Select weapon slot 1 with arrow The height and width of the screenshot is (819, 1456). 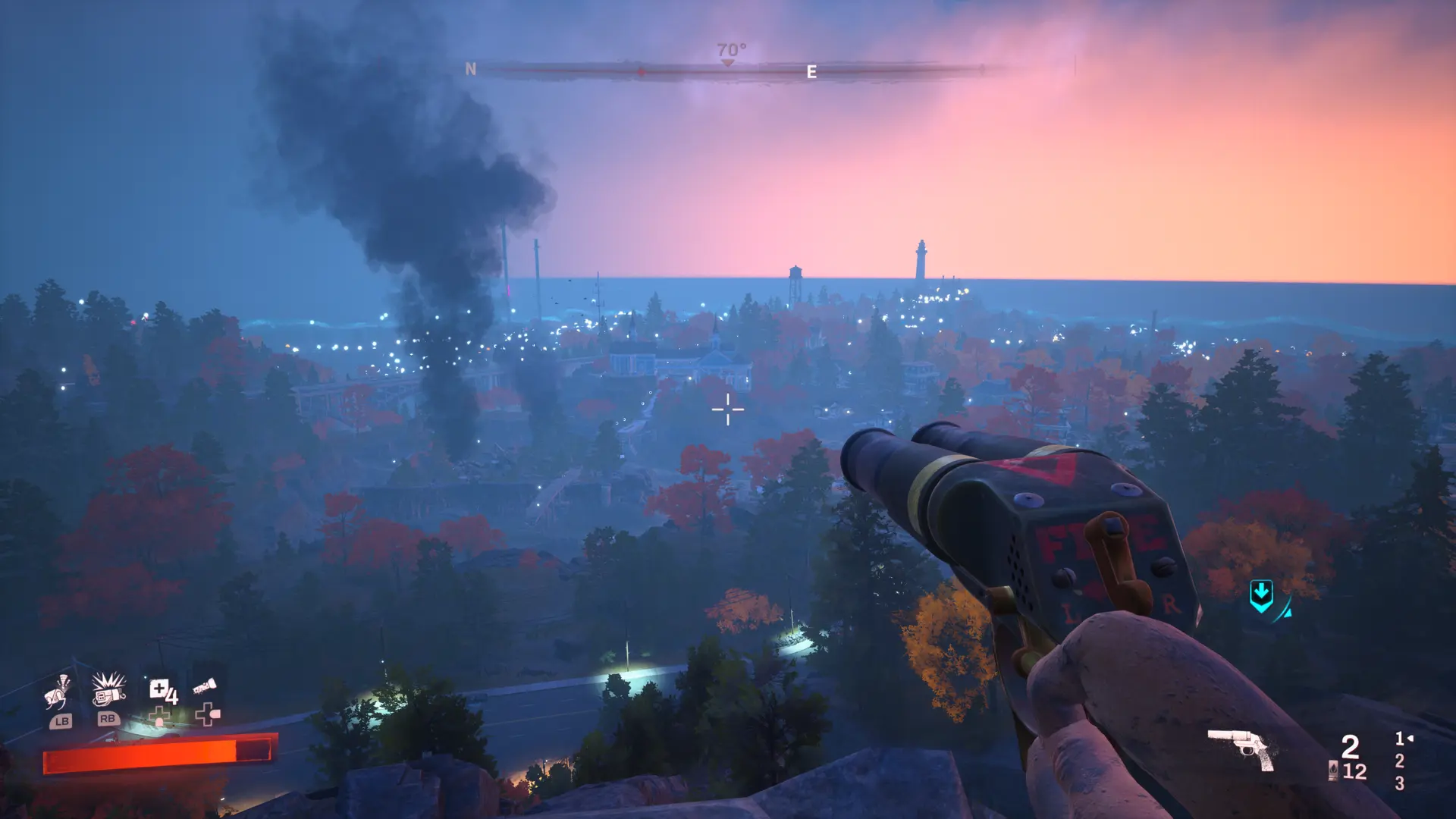coord(1402,738)
